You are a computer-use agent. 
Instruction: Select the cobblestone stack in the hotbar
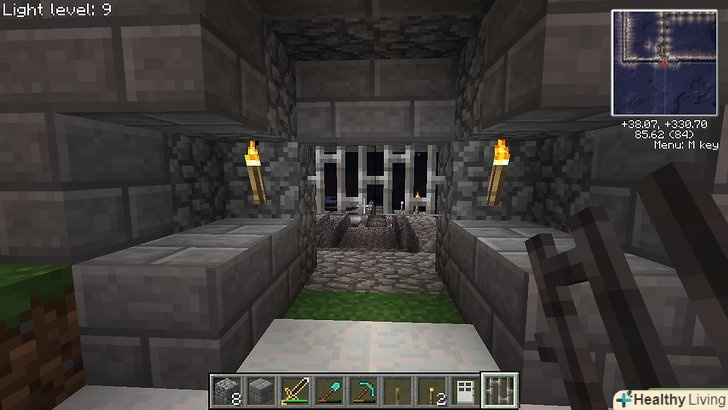click(227, 390)
